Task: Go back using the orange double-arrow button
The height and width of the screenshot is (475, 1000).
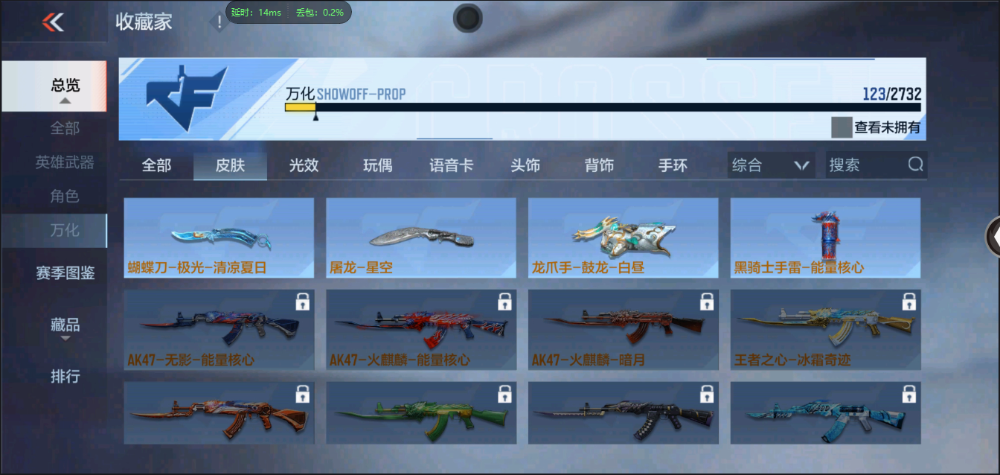Action: [x=53, y=22]
